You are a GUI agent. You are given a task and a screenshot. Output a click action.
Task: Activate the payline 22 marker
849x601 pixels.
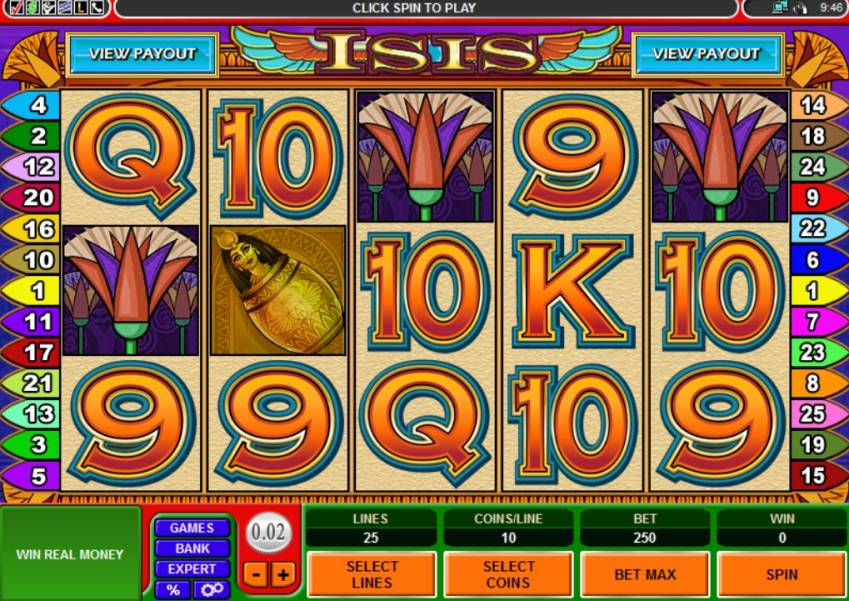(x=812, y=229)
